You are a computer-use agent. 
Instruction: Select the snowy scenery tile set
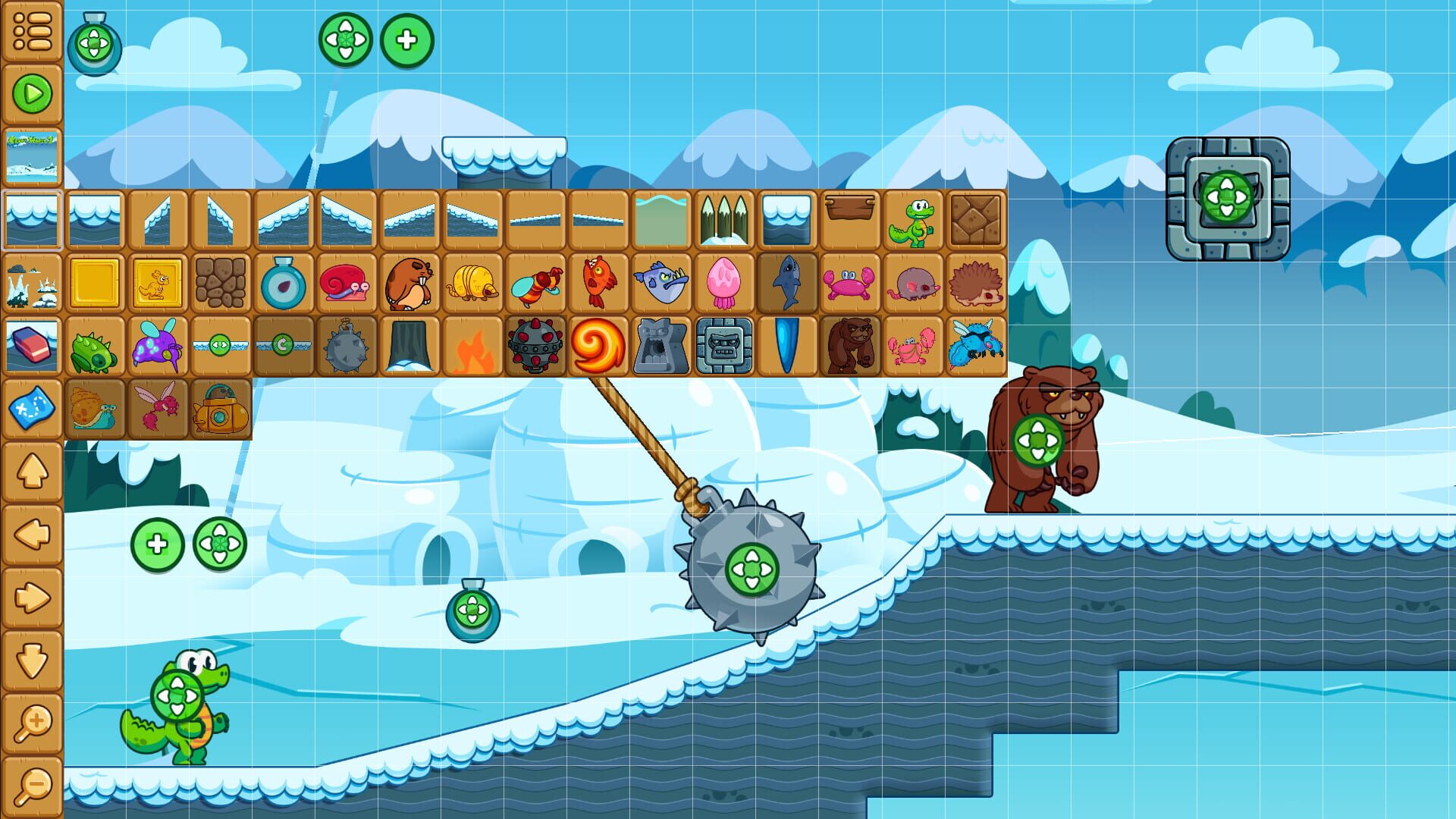(x=30, y=284)
